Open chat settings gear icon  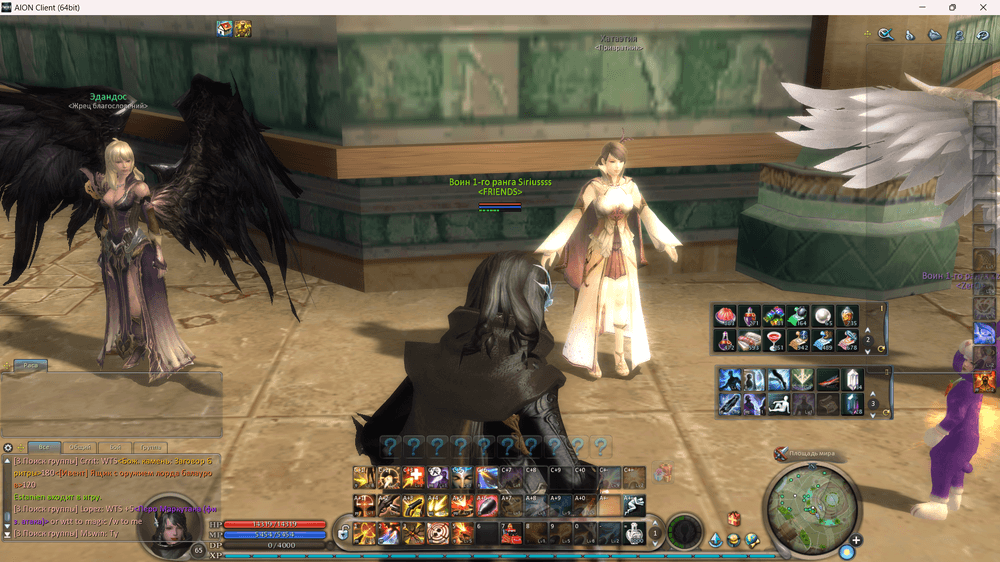(8, 447)
